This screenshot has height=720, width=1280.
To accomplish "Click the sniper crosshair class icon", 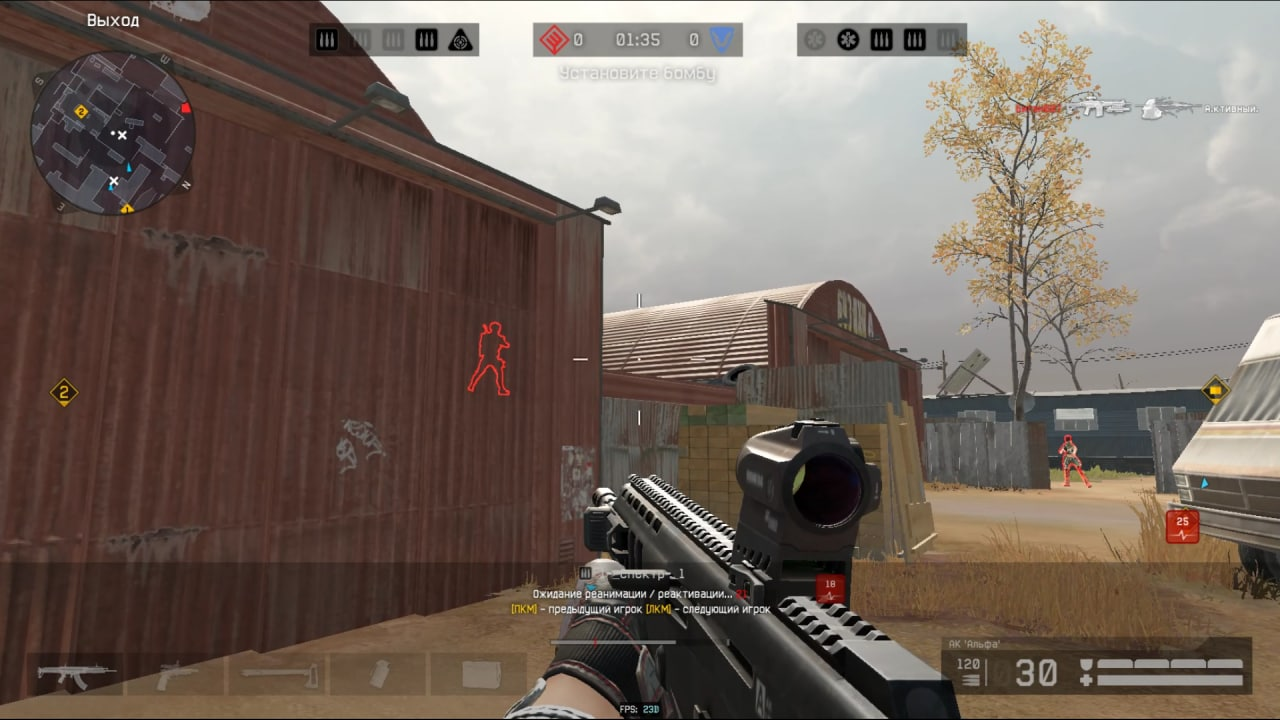I will pyautogui.click(x=460, y=40).
